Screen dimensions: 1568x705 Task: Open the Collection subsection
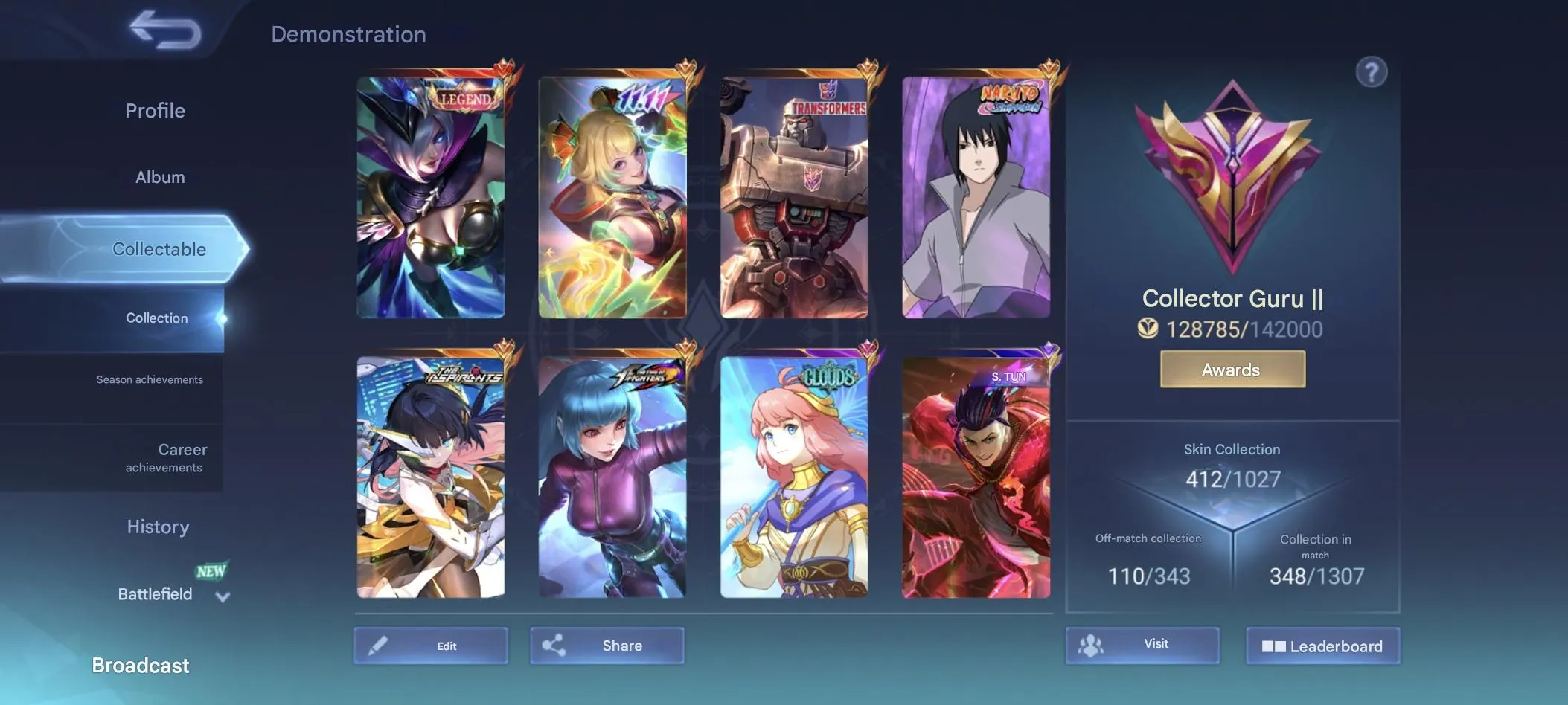156,318
